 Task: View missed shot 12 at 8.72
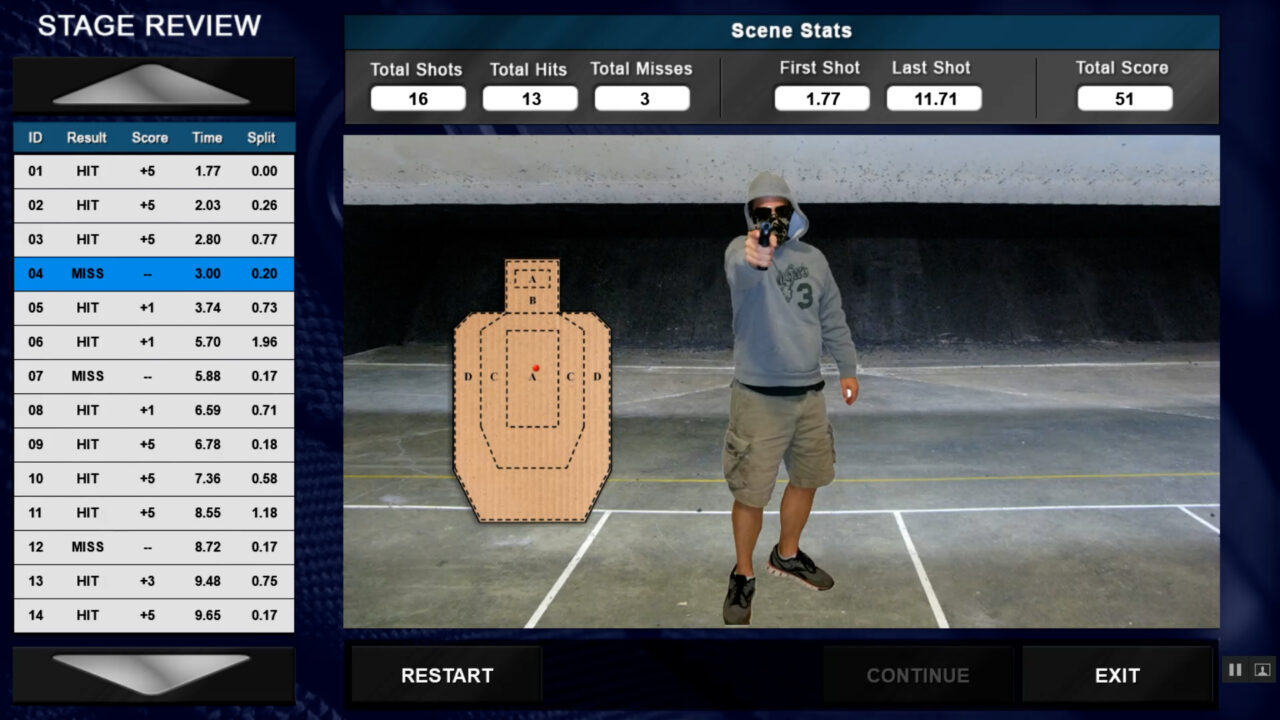tap(154, 547)
